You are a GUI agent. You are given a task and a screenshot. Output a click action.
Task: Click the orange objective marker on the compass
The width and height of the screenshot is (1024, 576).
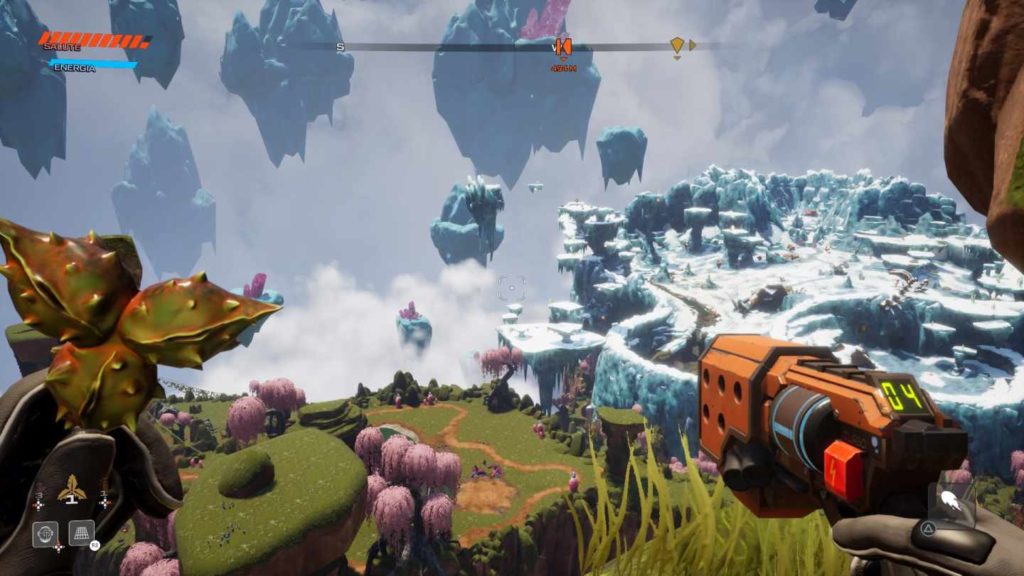[x=563, y=46]
